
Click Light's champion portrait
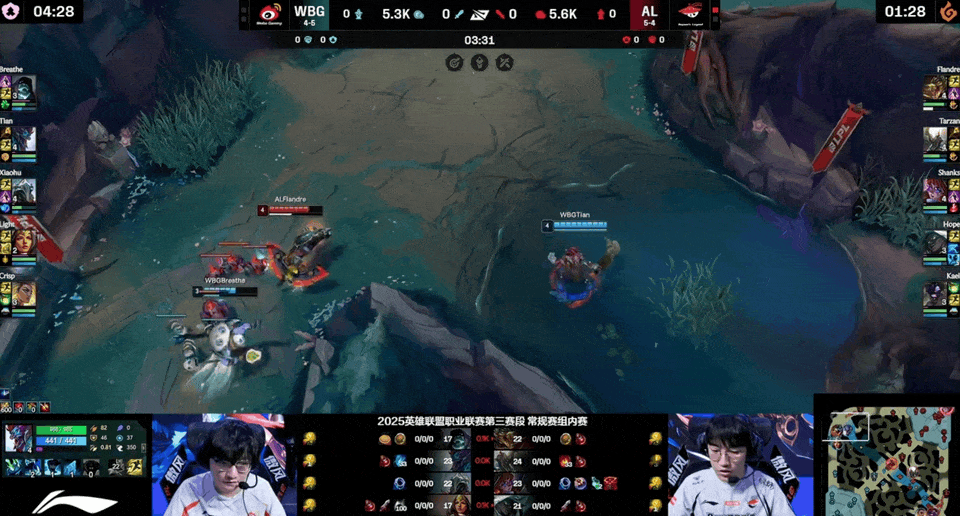pos(24,241)
